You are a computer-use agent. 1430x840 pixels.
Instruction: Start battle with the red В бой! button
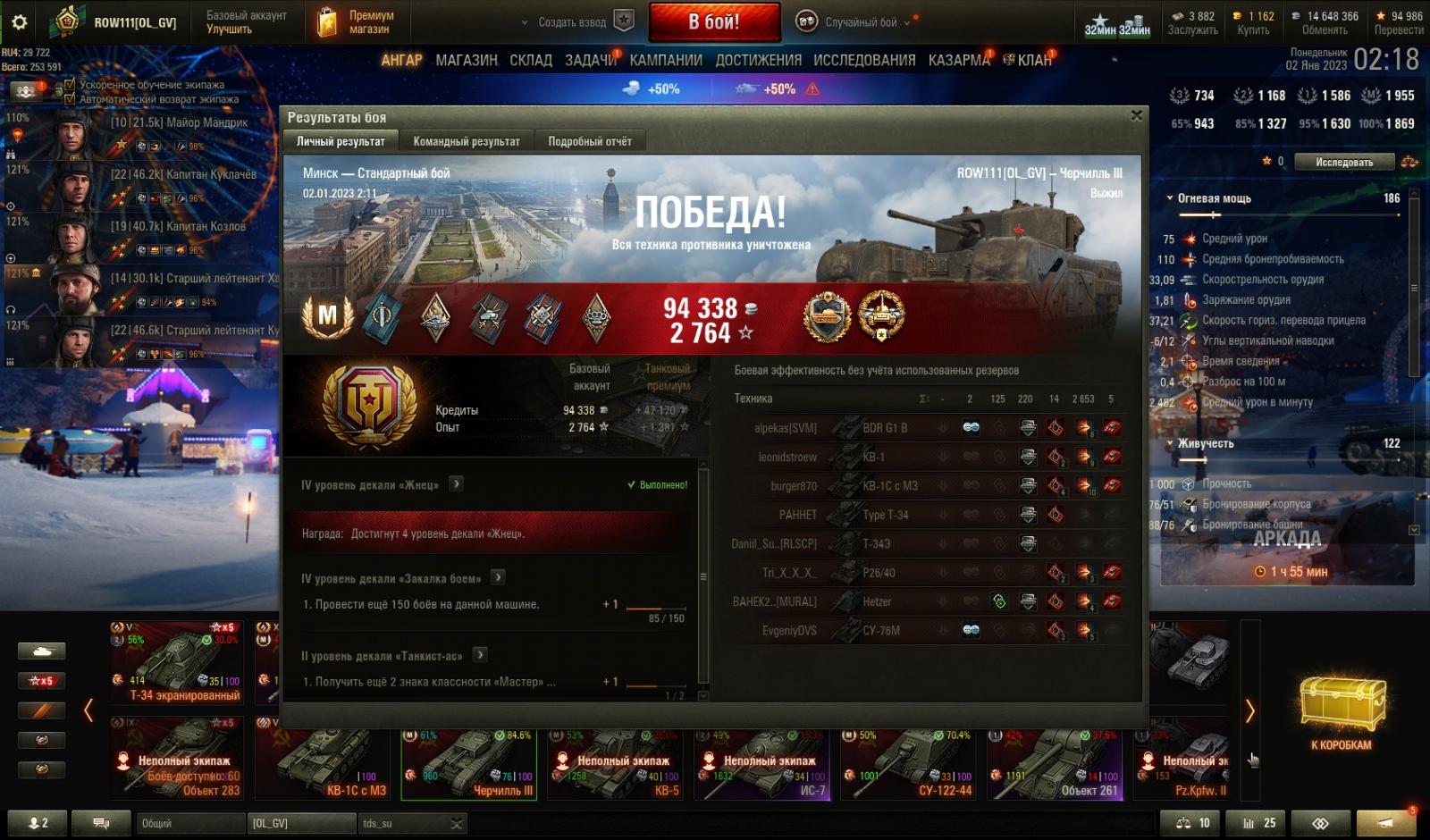click(713, 22)
